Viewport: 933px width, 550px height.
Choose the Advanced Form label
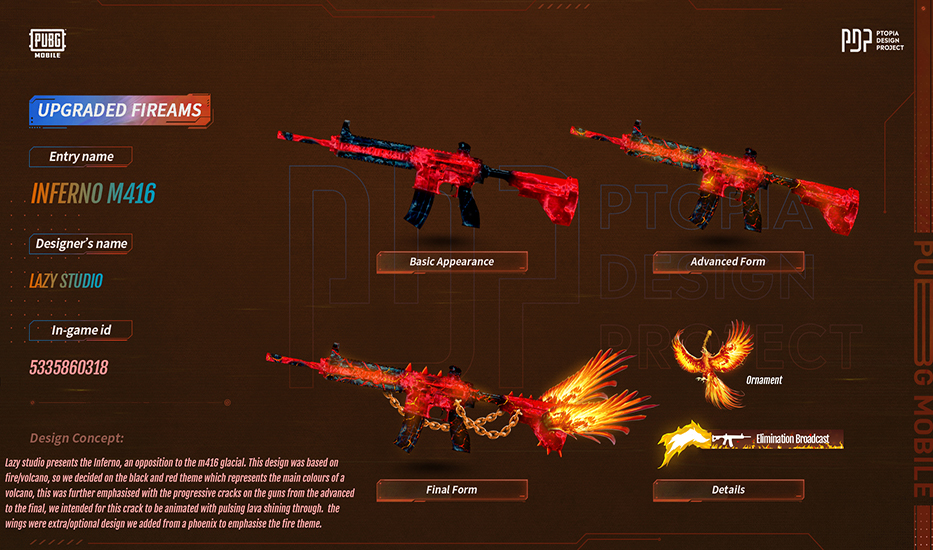point(728,262)
